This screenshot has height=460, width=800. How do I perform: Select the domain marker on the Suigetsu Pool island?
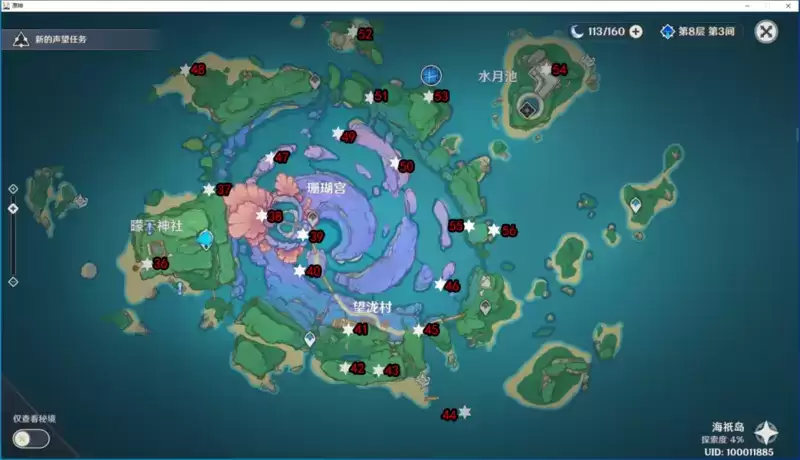click(x=527, y=108)
